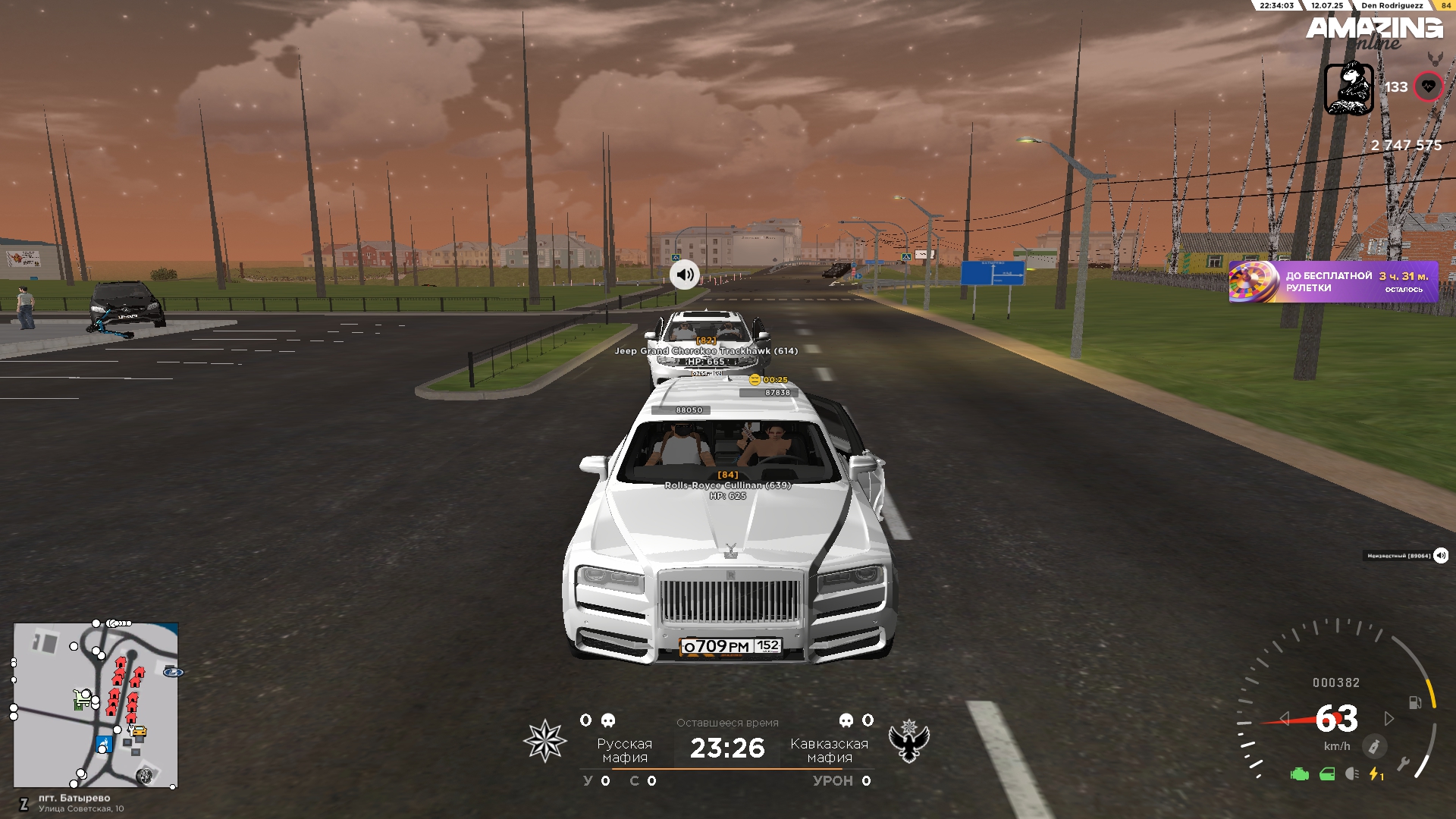Click the blue square marker on minimap
Screen dimensions: 1456x819
pos(104,744)
